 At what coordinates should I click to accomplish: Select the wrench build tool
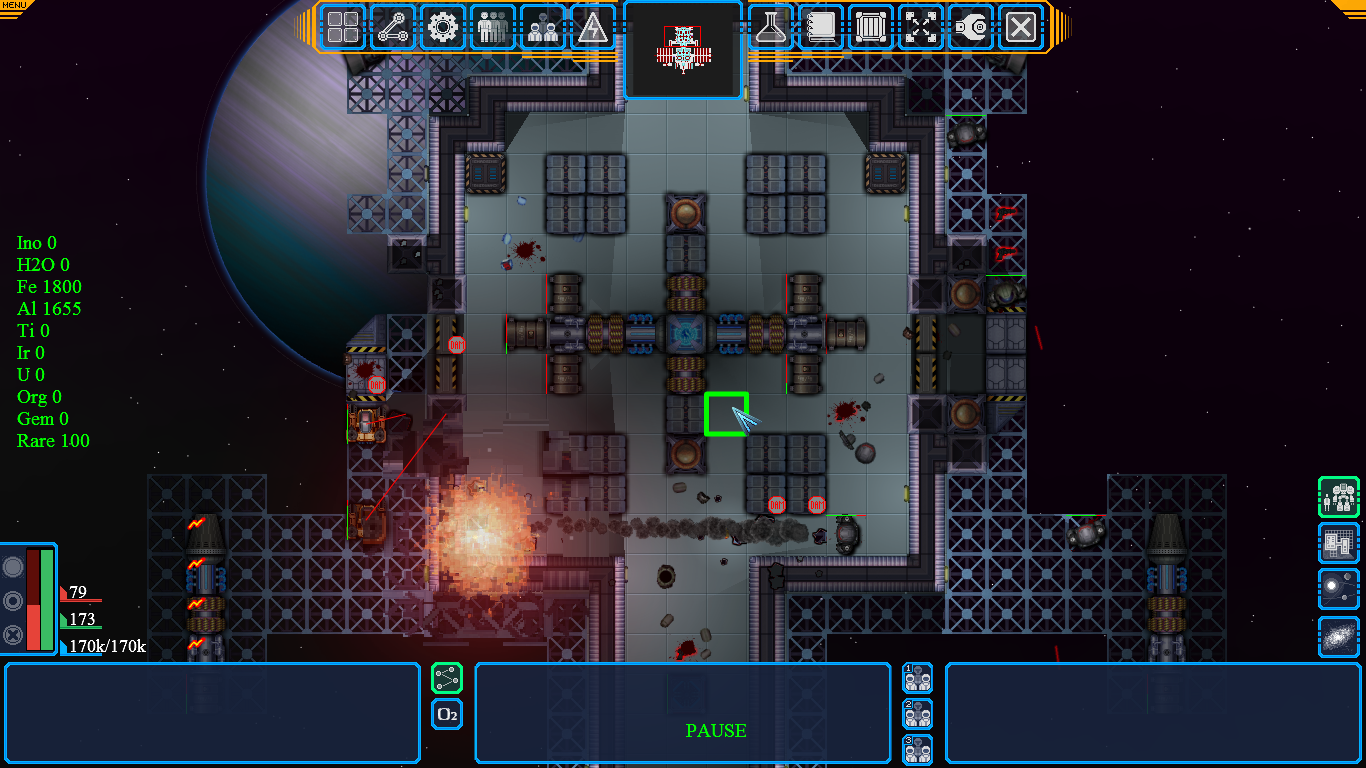pos(971,27)
